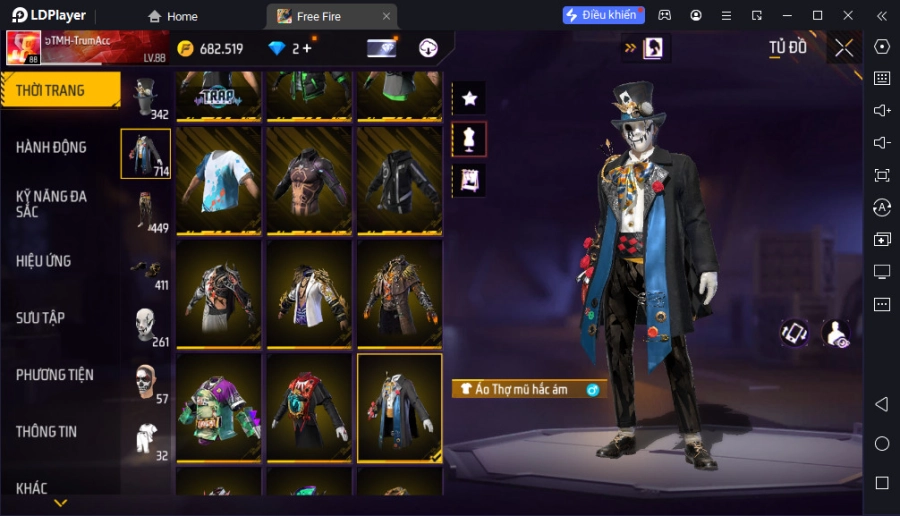This screenshot has width=900, height=516.
Task: Toggle the character visibility eye icon
Action: click(x=836, y=334)
